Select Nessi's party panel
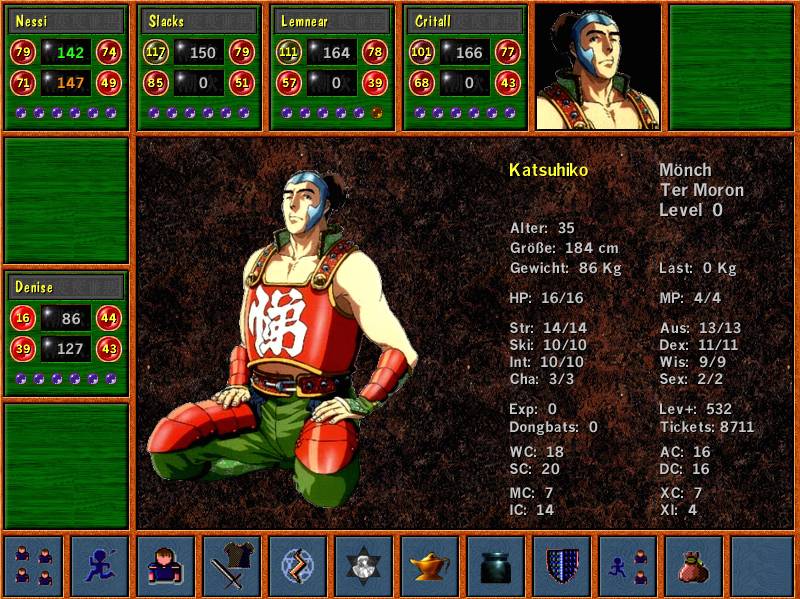 [67, 67]
